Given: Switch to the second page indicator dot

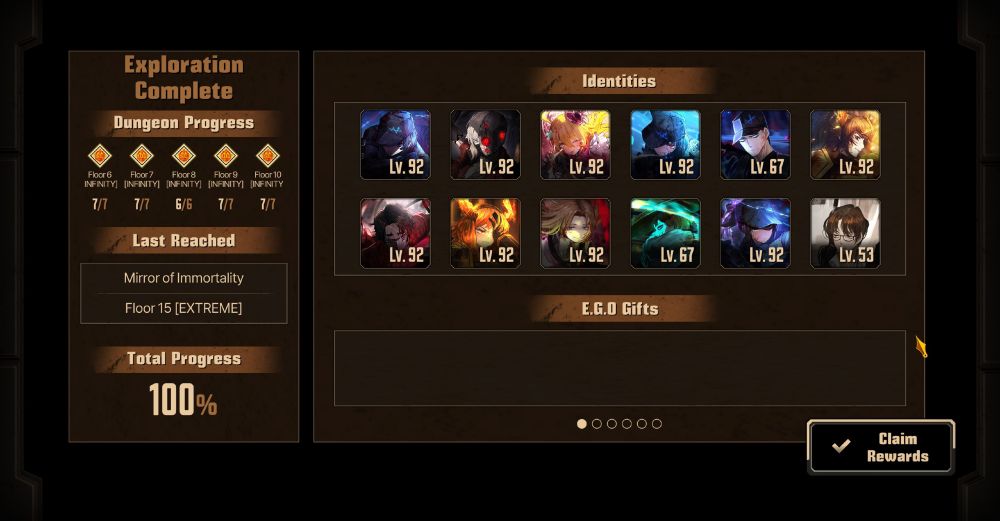Looking at the screenshot, I should 597,424.
